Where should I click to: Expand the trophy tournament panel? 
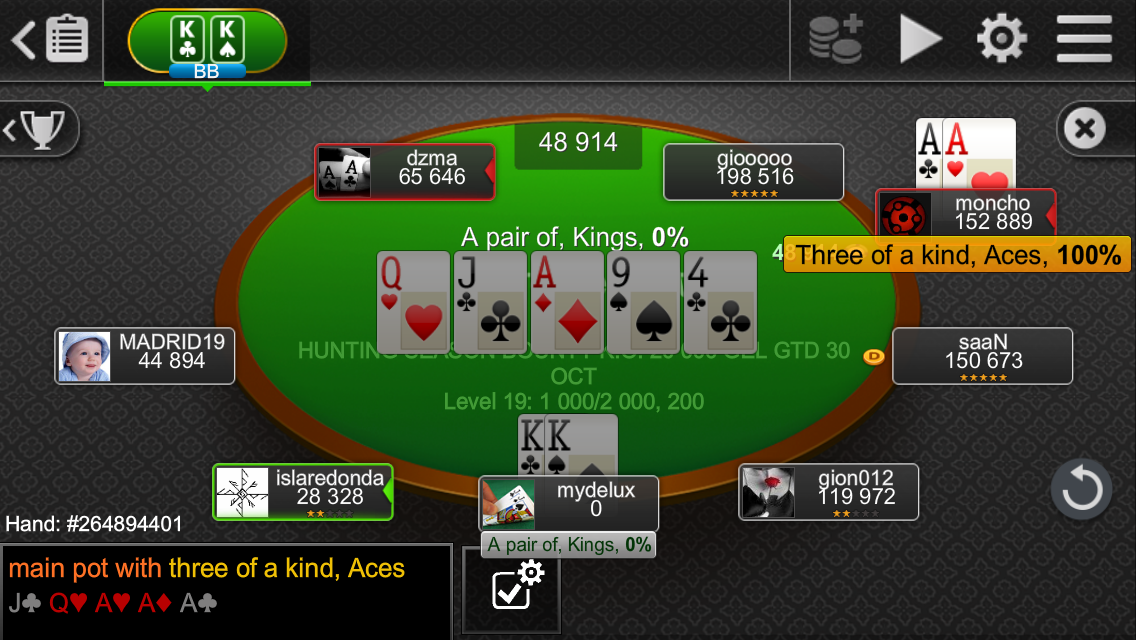pyautogui.click(x=38, y=129)
